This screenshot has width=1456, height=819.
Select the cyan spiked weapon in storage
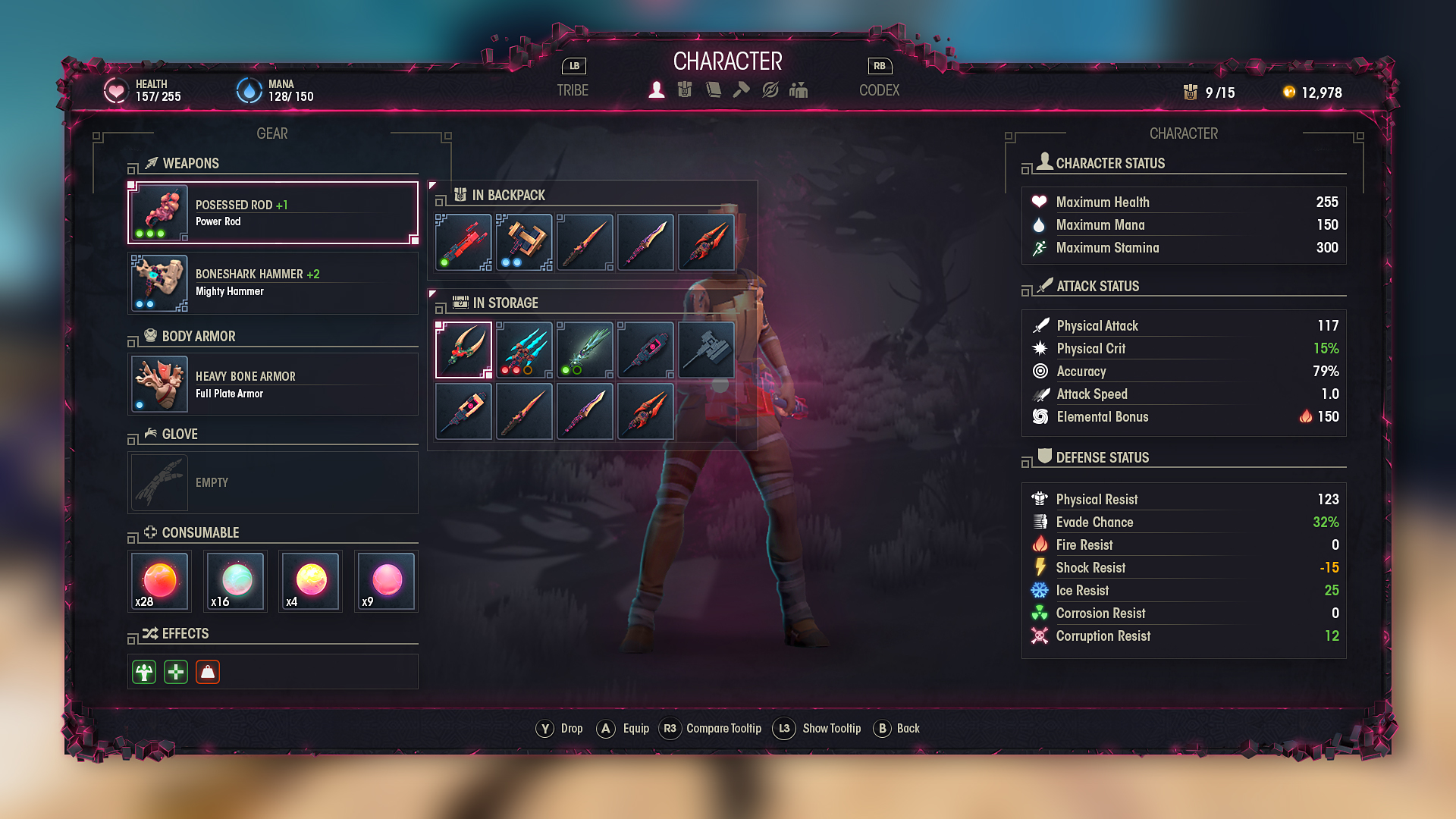point(524,350)
